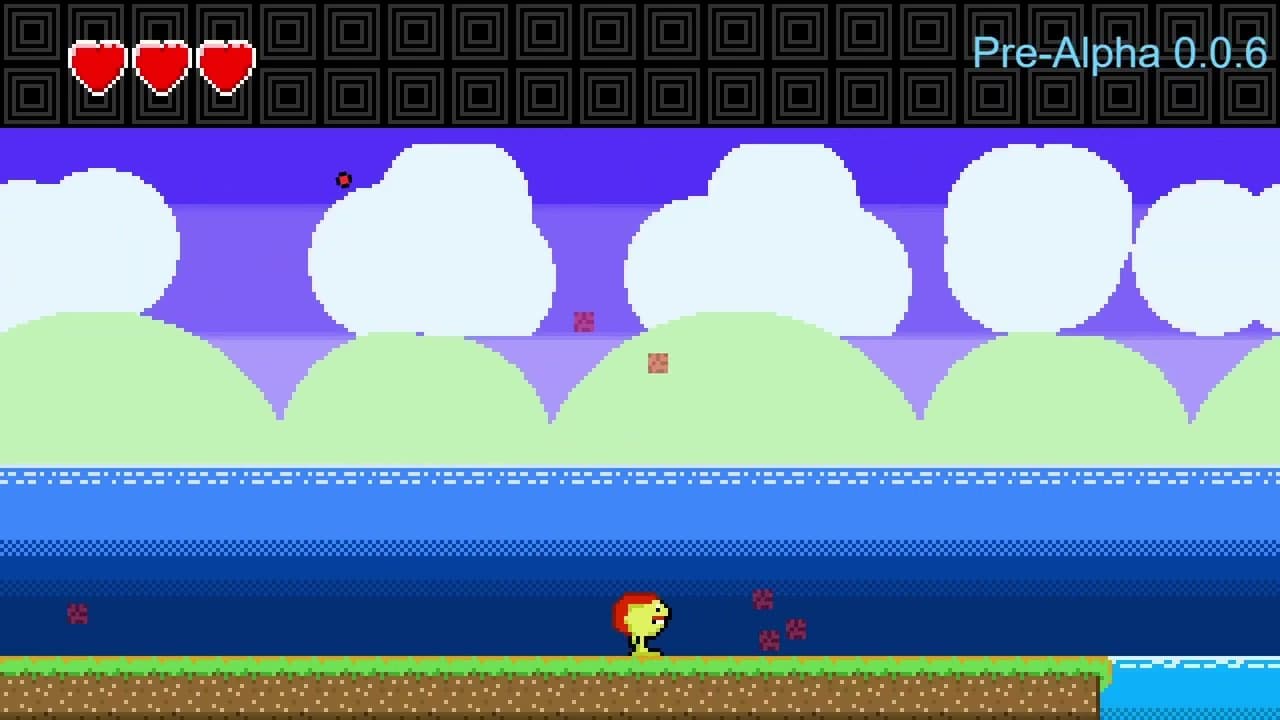The height and width of the screenshot is (720, 1280).
Task: Click the small red orb near the cloud
Action: pos(344,180)
